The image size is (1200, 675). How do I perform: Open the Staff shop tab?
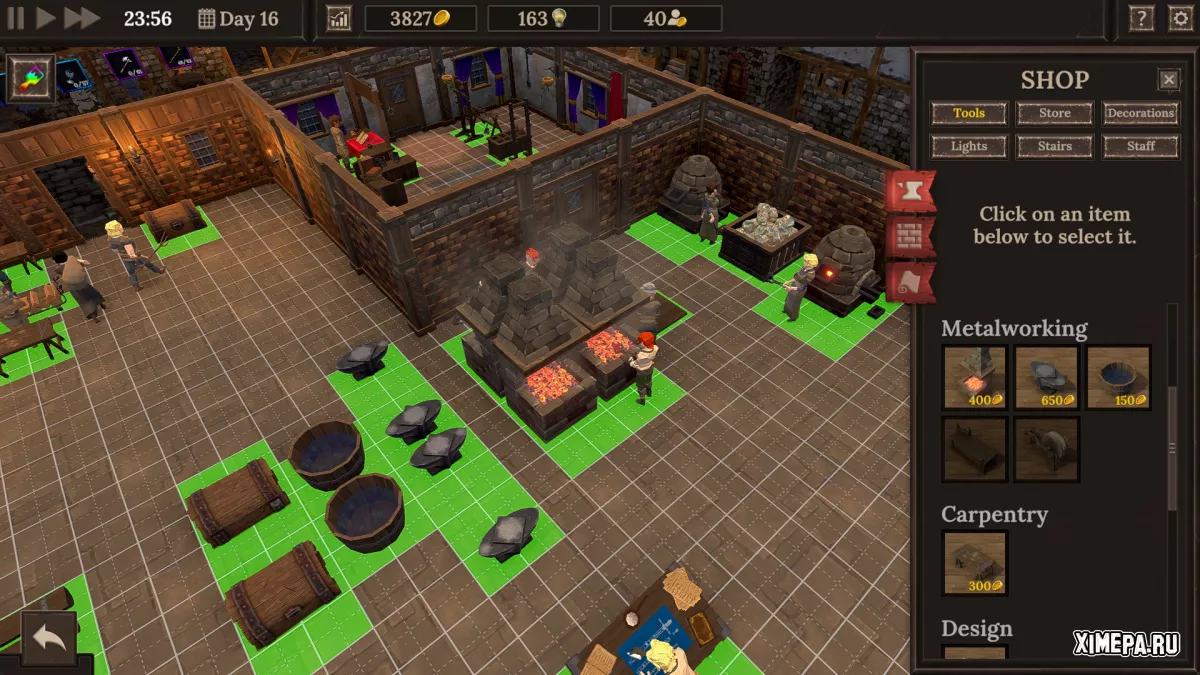(x=1140, y=146)
